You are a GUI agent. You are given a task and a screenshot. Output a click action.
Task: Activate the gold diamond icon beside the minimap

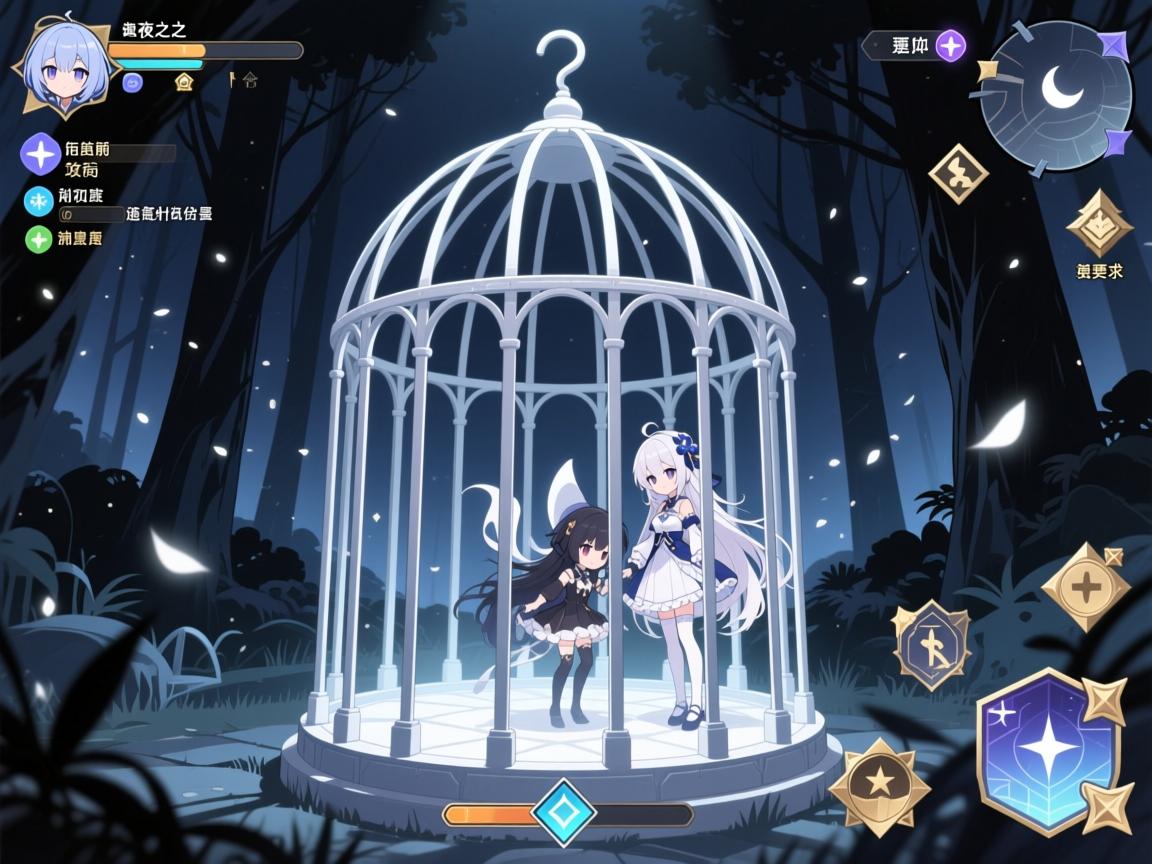coord(958,173)
